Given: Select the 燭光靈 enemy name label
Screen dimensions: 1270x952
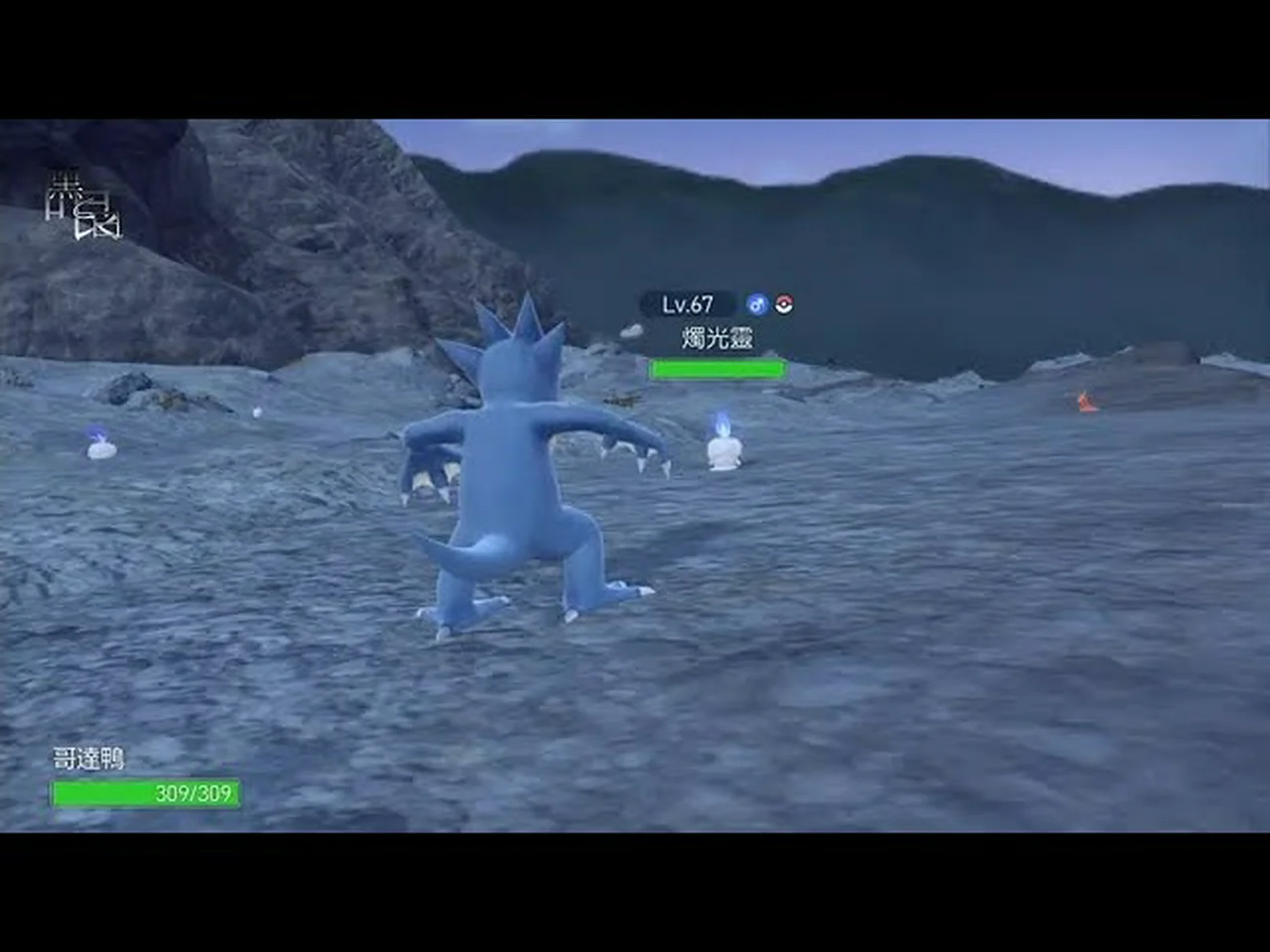Looking at the screenshot, I should [x=717, y=338].
